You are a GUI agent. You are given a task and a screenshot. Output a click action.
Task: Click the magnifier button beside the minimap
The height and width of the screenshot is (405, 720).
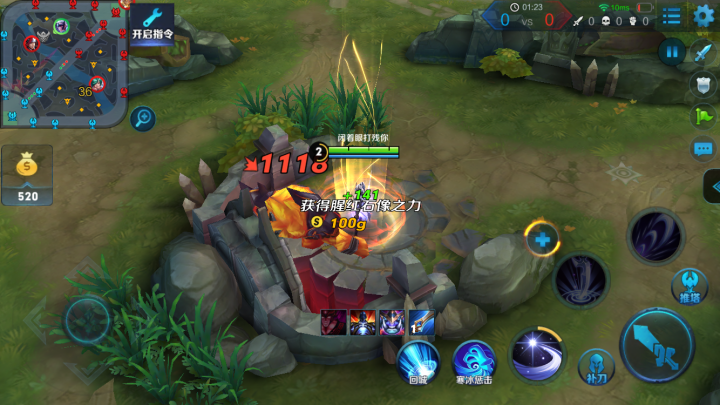[x=143, y=118]
